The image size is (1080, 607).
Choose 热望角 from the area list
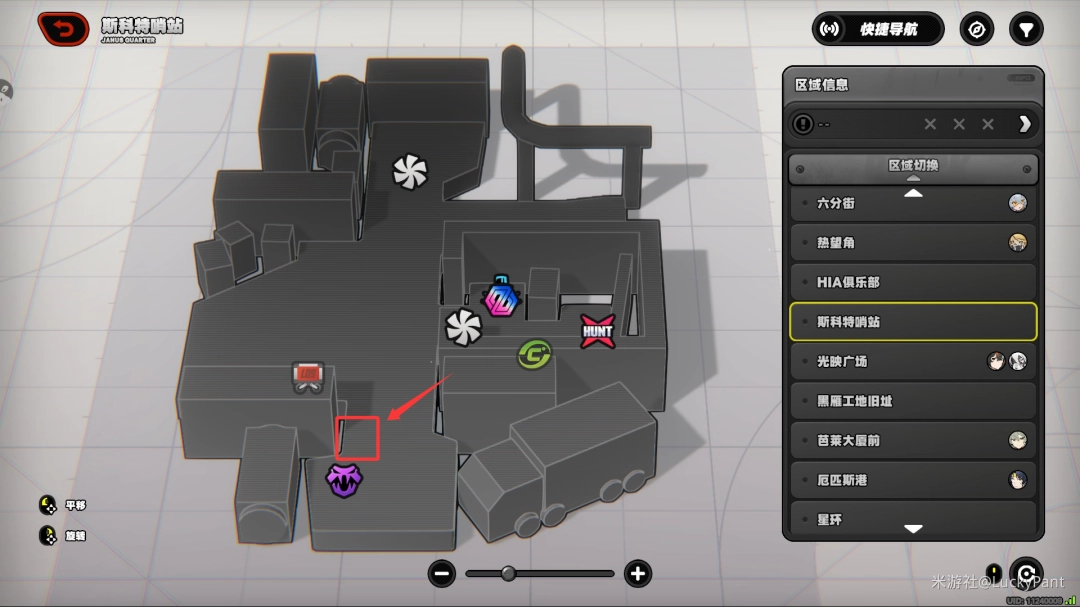(x=912, y=243)
